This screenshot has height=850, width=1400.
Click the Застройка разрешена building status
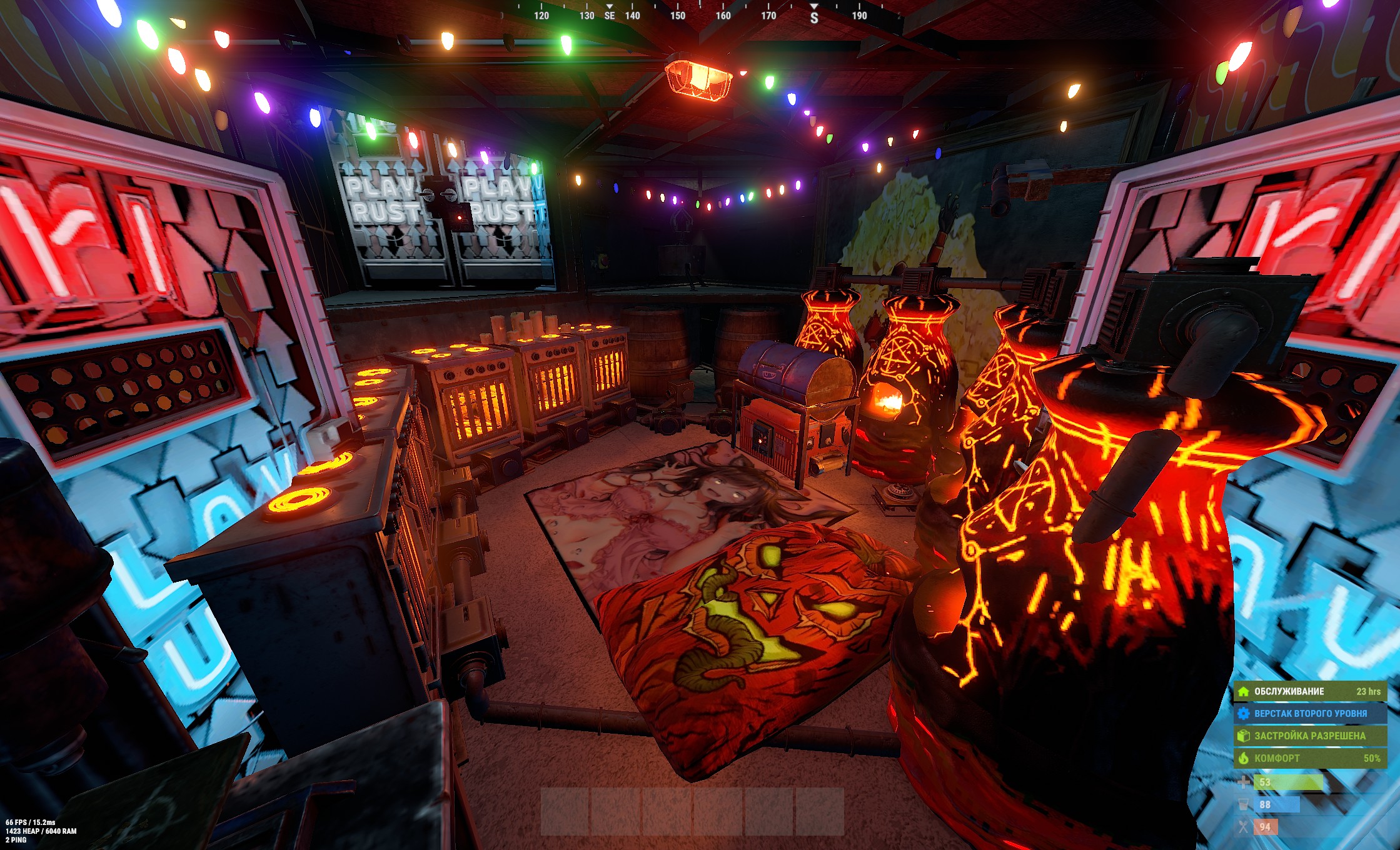click(x=1310, y=736)
